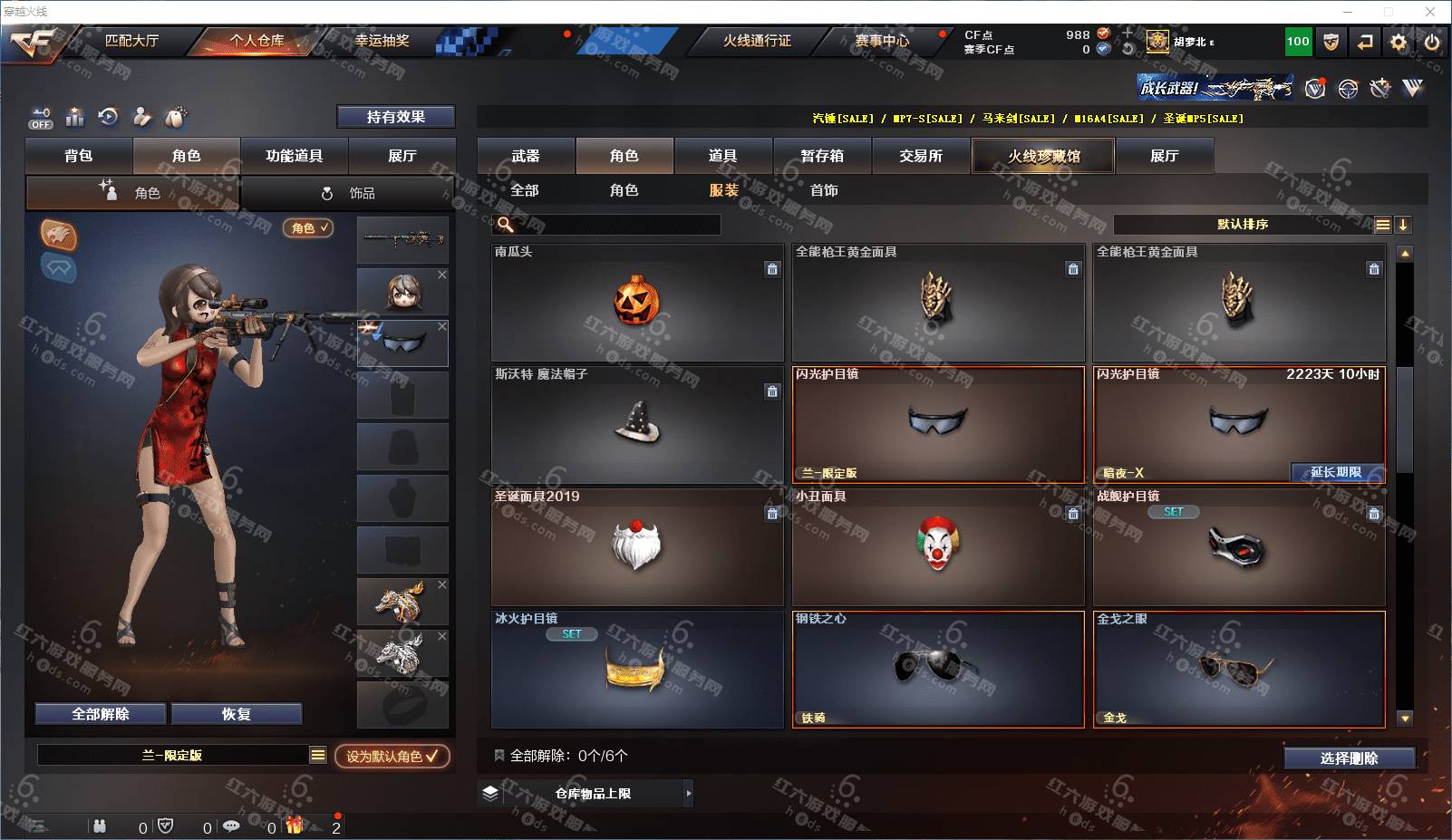
Task: Open 火线通行证 battle pass
Action: tap(757, 41)
